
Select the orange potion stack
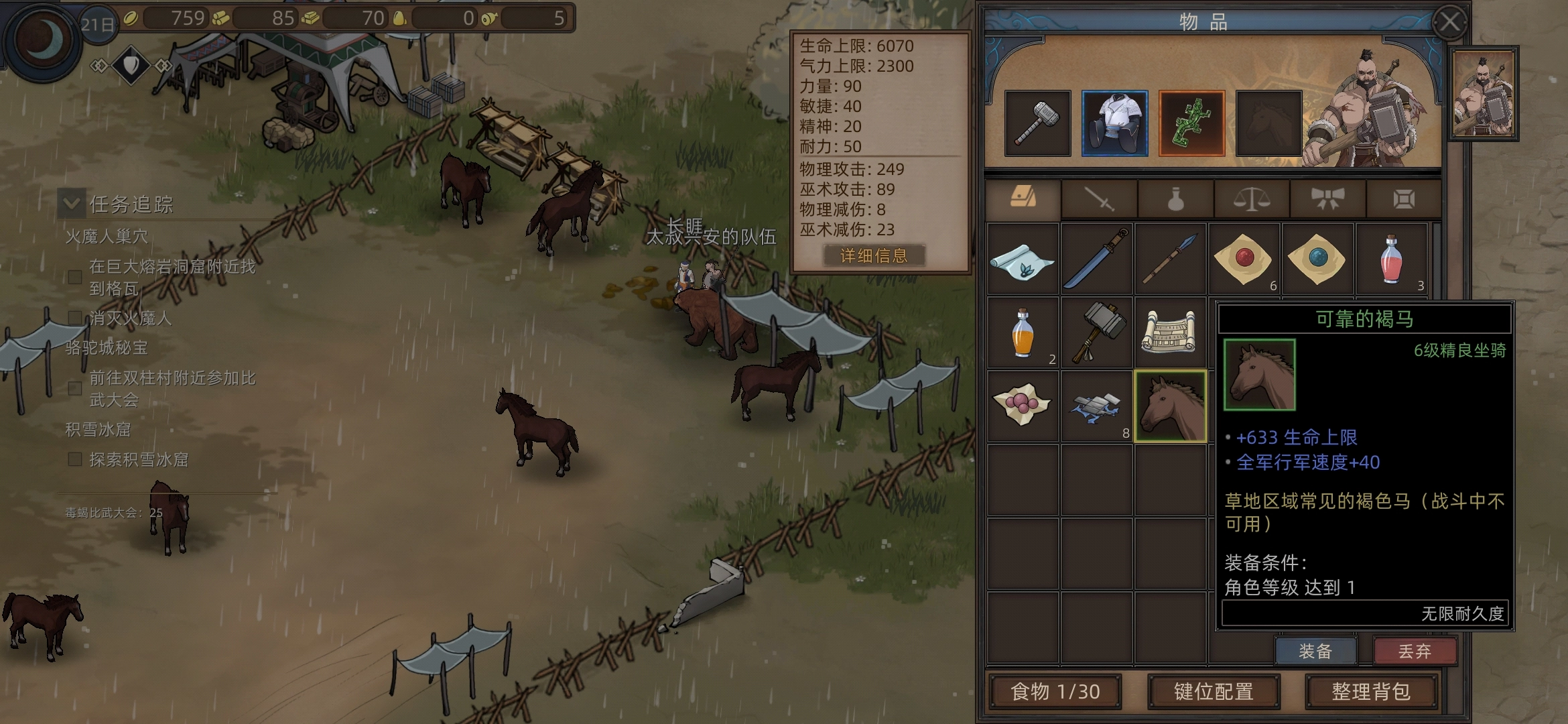1023,333
